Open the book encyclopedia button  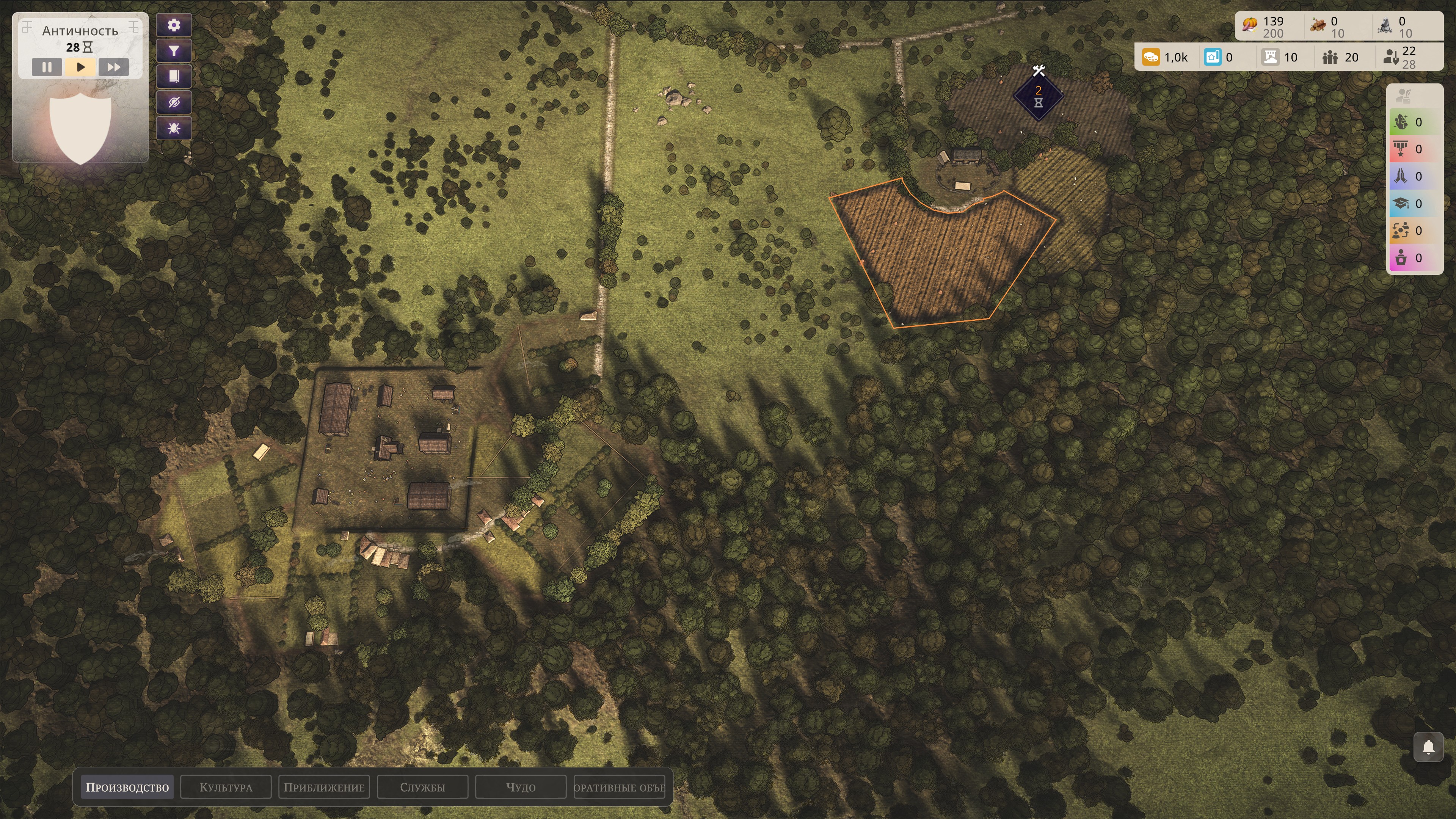point(174,77)
